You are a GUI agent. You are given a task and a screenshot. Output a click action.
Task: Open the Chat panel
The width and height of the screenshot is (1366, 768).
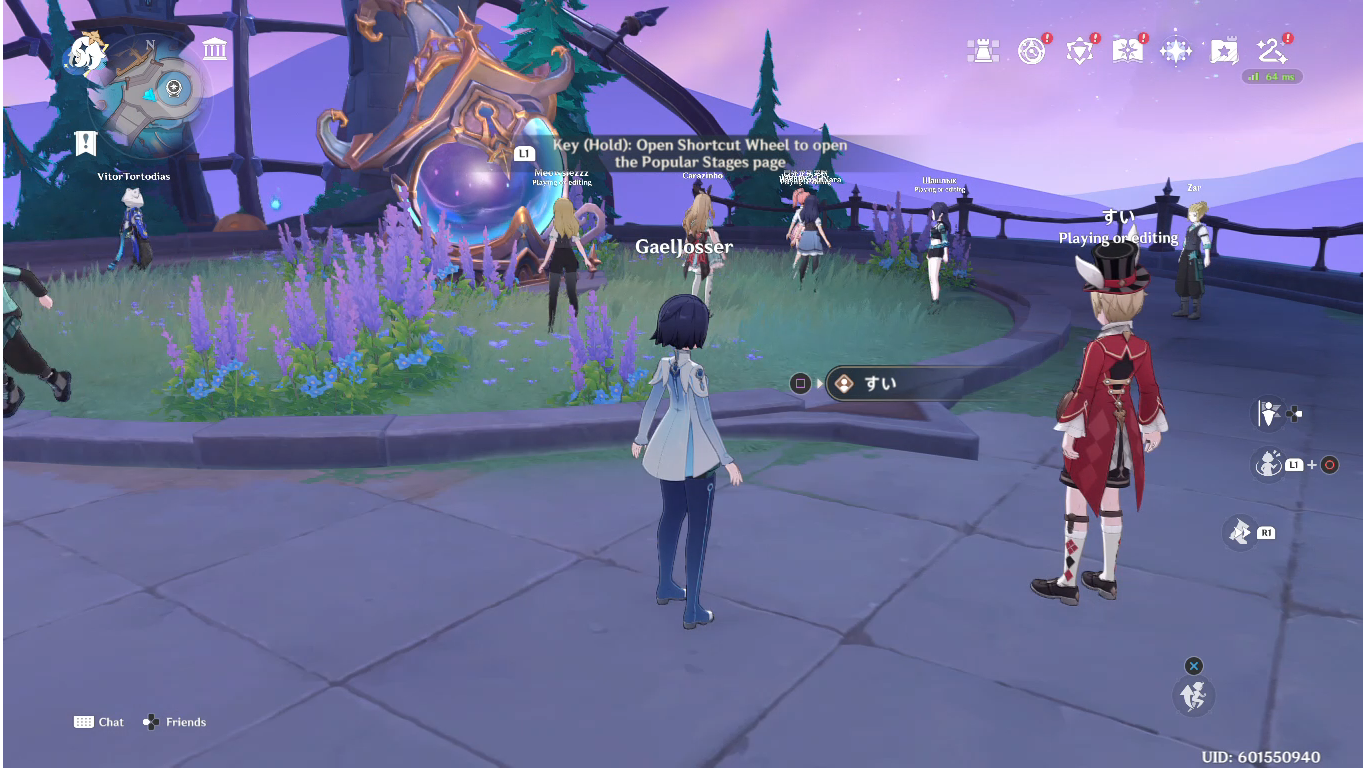pyautogui.click(x=99, y=722)
